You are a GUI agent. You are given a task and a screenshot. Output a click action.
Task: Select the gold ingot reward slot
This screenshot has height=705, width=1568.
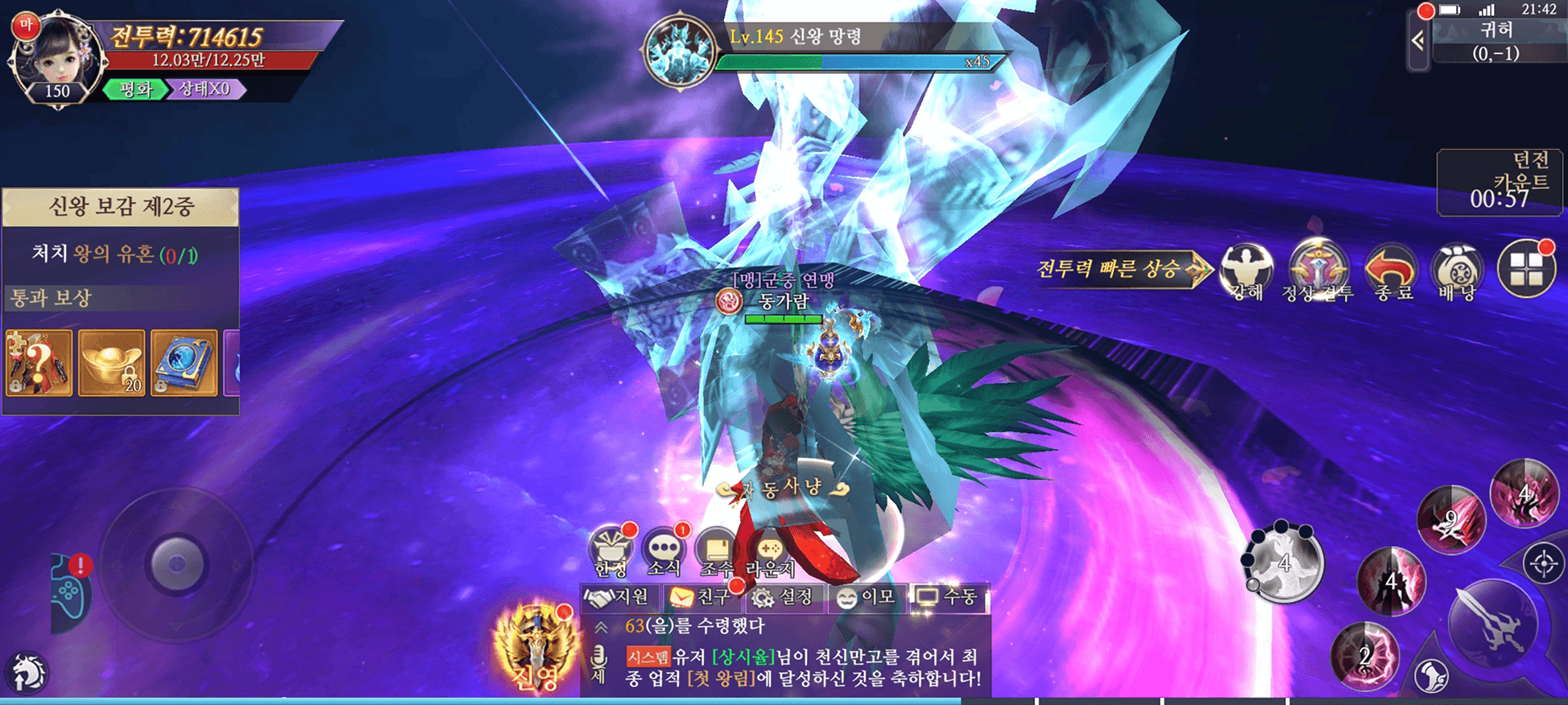tap(112, 363)
